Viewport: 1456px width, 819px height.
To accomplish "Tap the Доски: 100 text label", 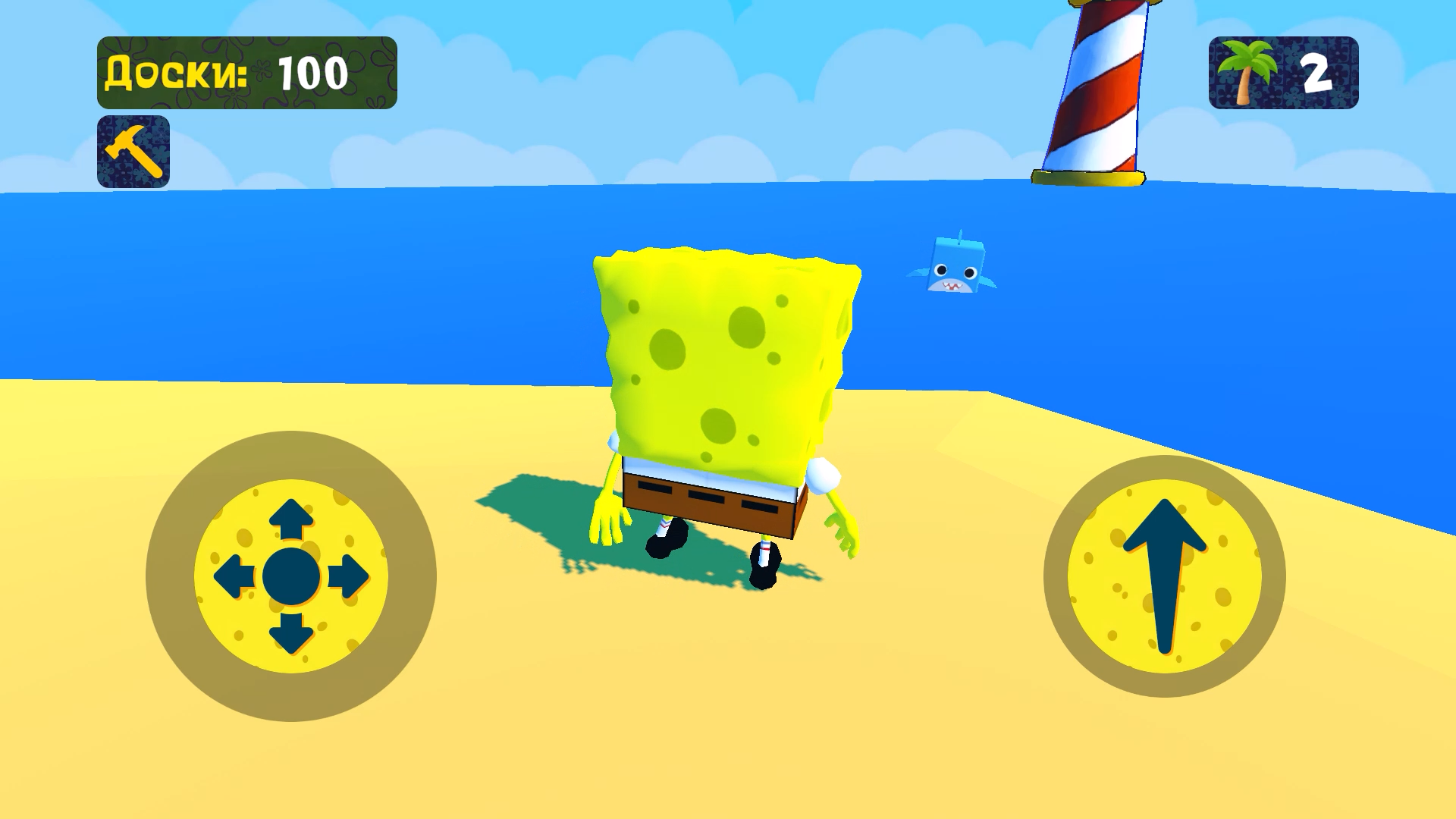I will coord(227,72).
